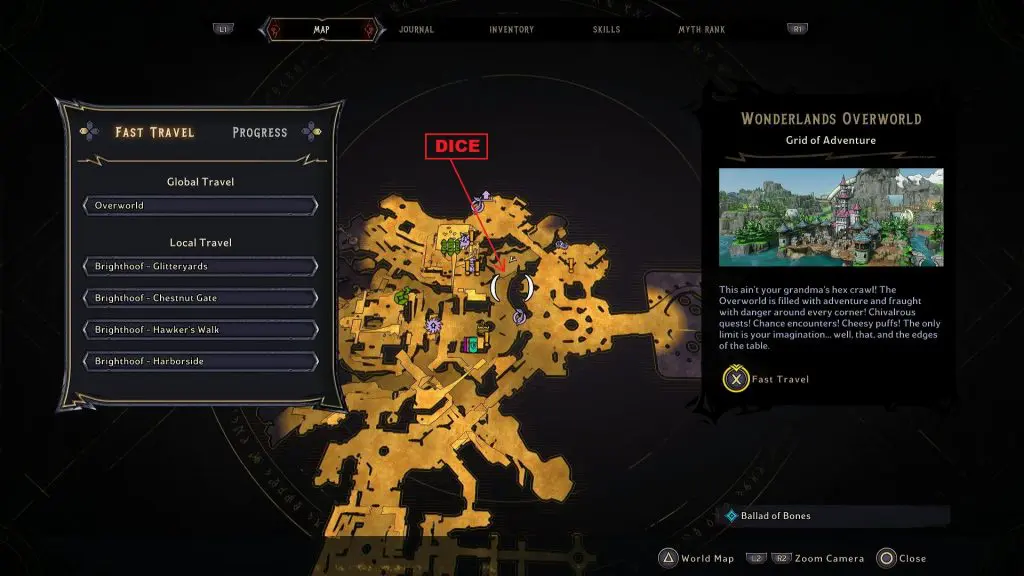Travel to Brighthoof - Harborside
Screen dimensions: 1024x576
click(201, 361)
